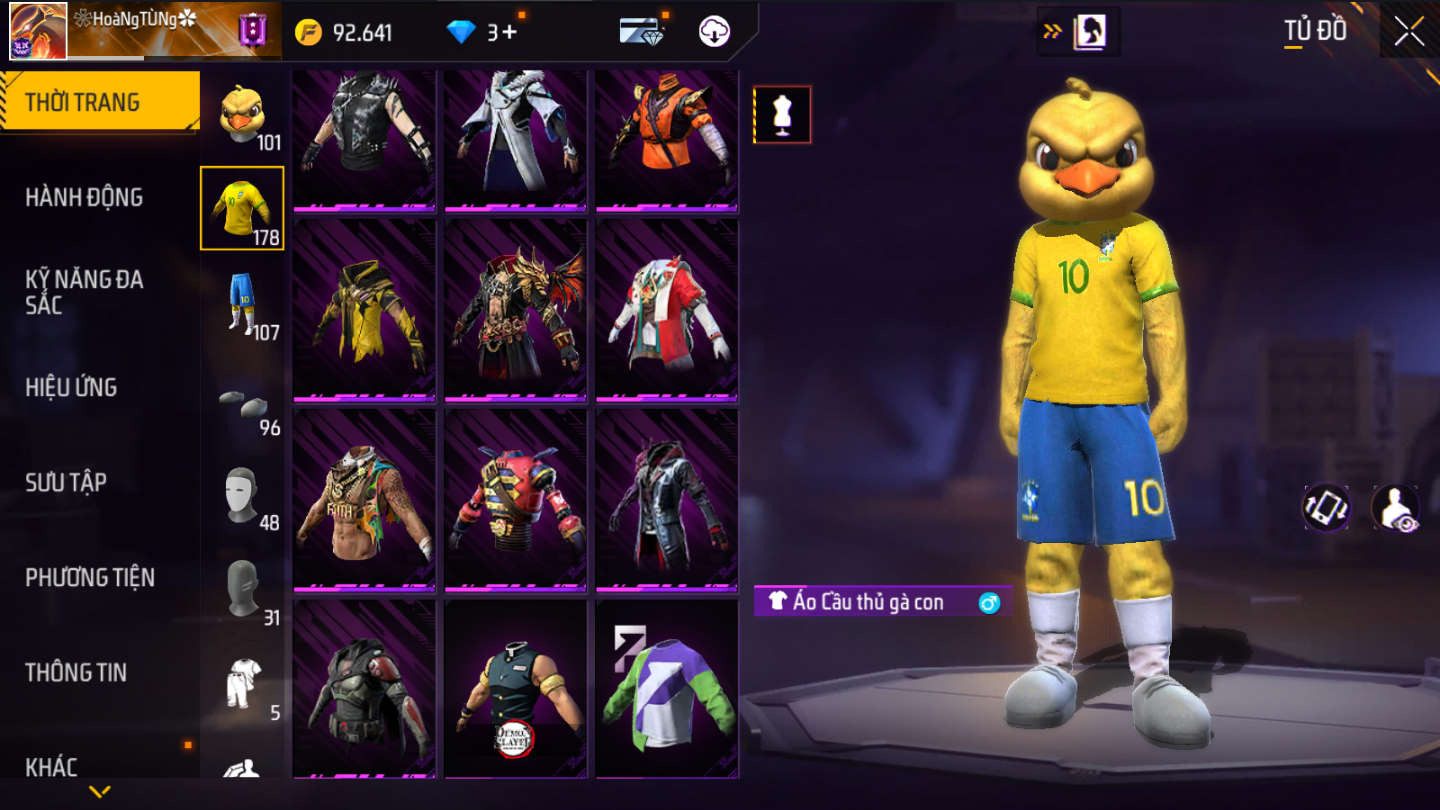Show the THÔNG TIN section

(x=76, y=672)
